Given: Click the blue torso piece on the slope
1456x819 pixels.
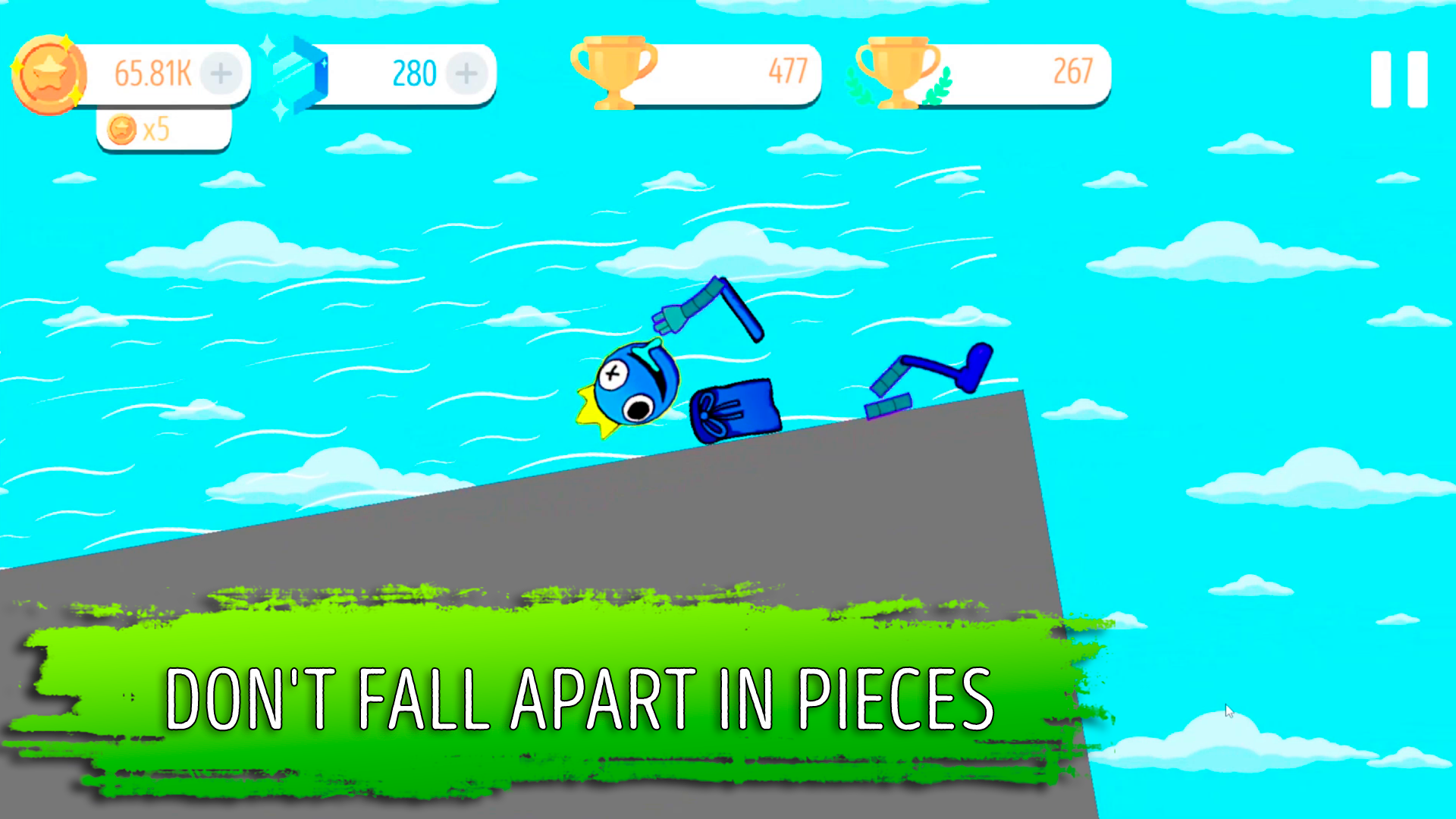Looking at the screenshot, I should [x=734, y=409].
